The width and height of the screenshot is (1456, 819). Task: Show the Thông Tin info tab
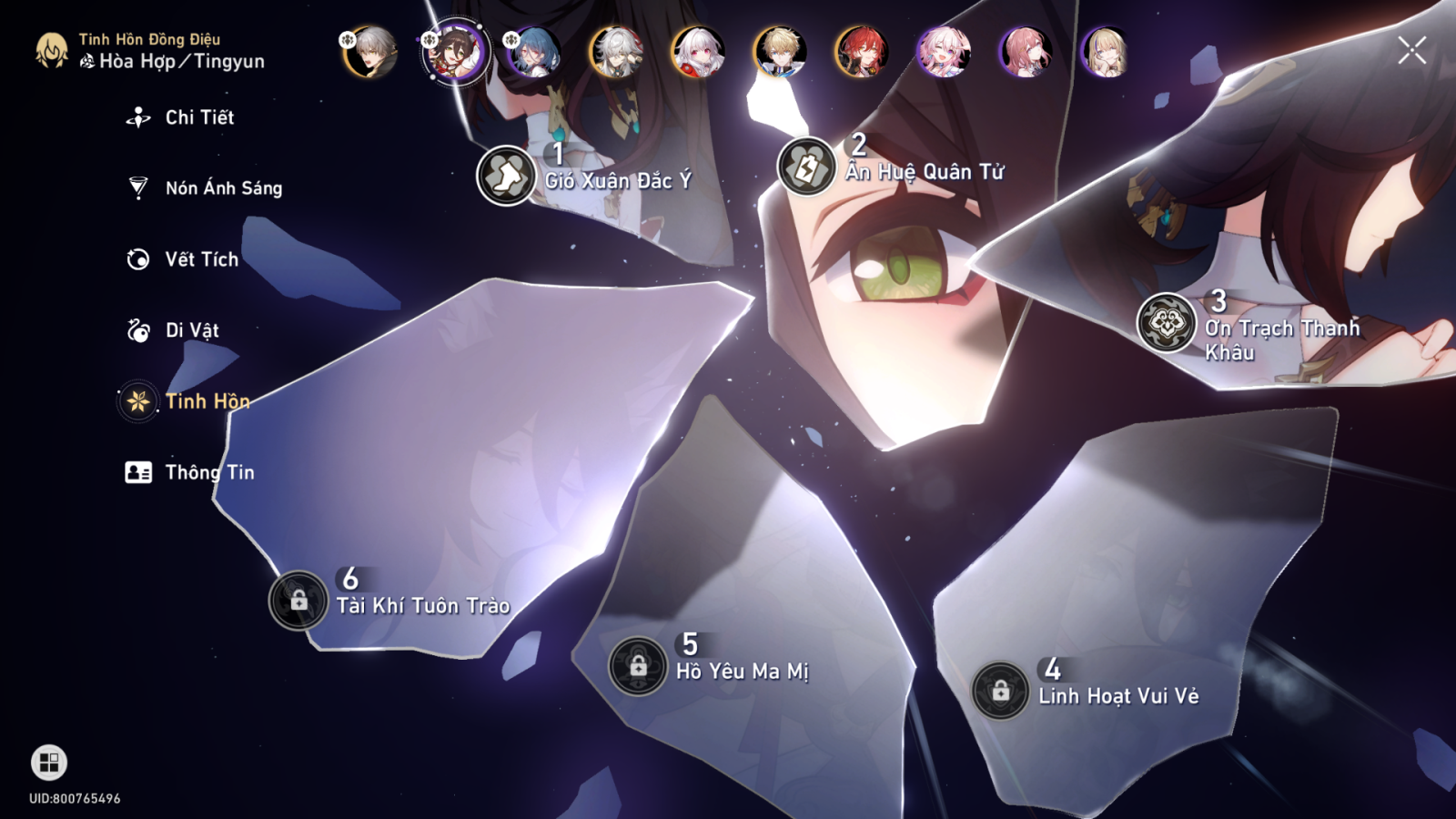pos(208,472)
